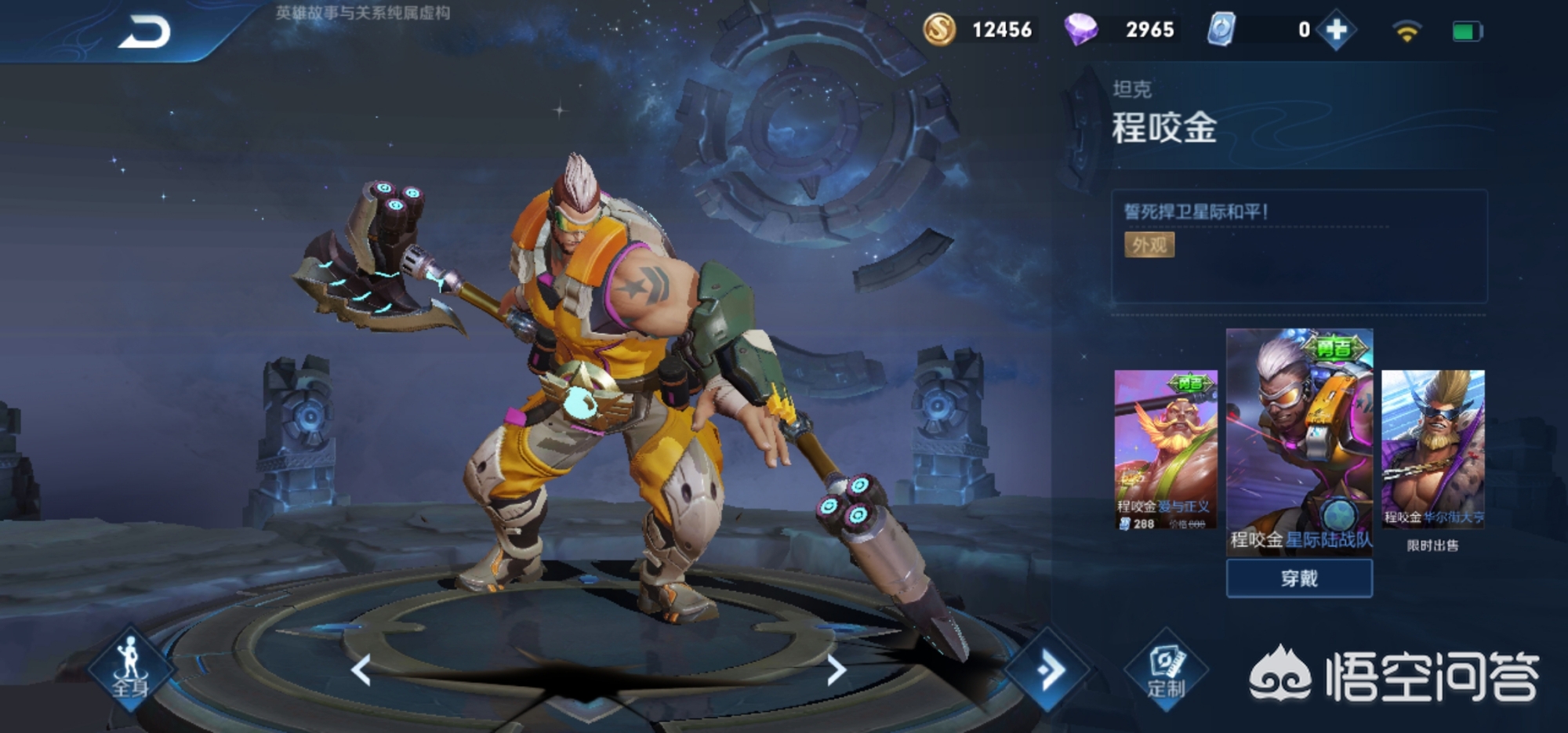Switch to next hero with right arrow
This screenshot has width=1568, height=733.
pyautogui.click(x=836, y=670)
